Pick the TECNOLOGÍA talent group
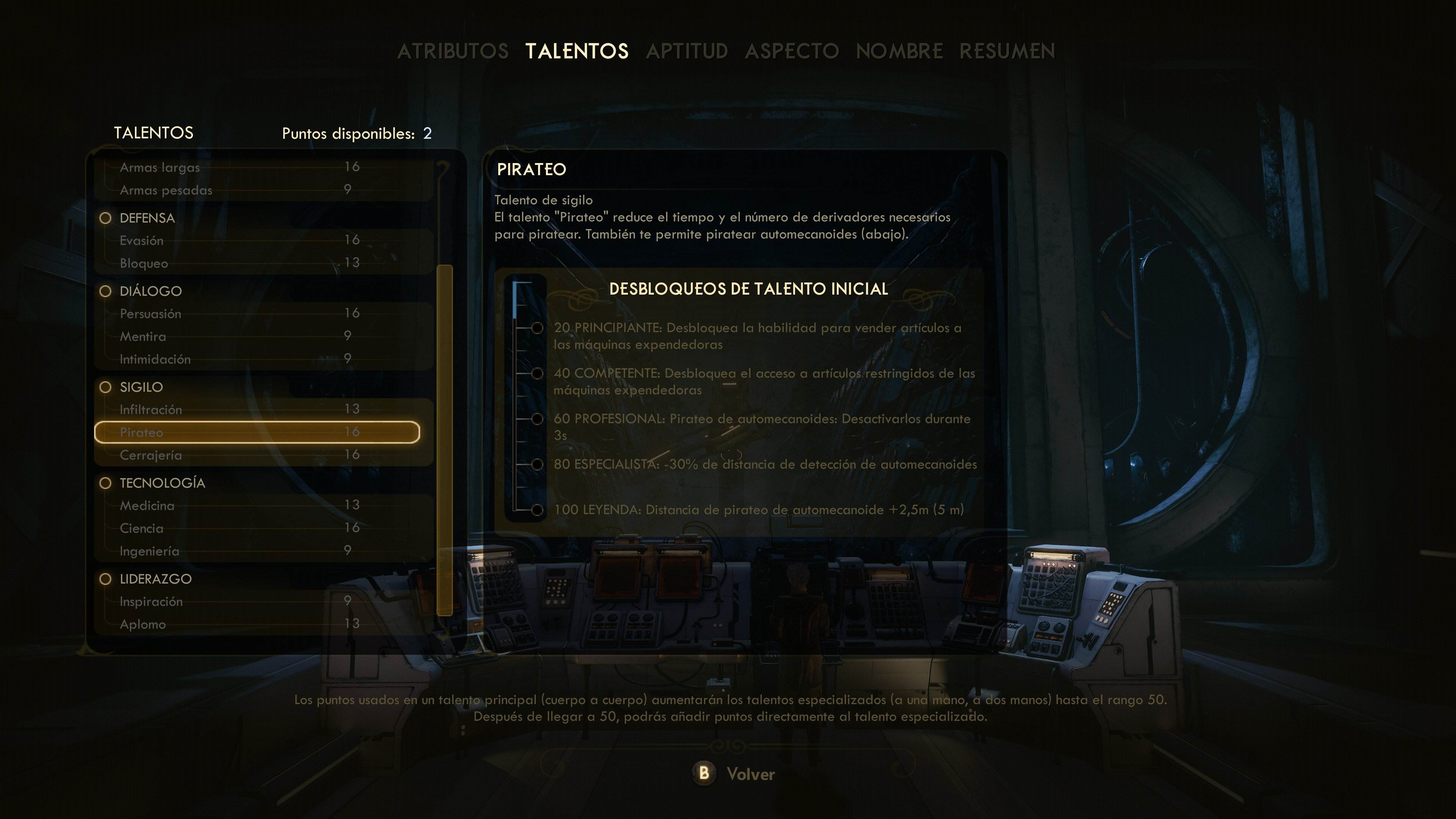The image size is (1456, 819). (162, 483)
